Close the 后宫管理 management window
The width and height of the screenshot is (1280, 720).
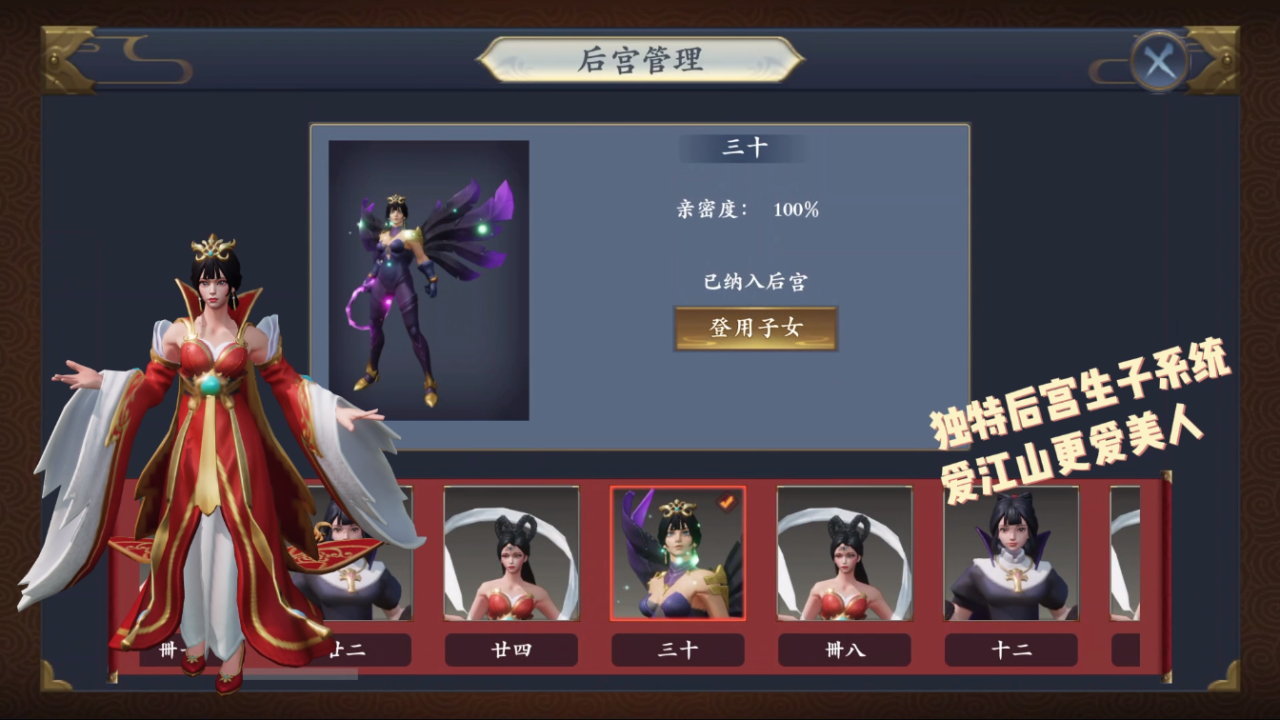(1157, 60)
